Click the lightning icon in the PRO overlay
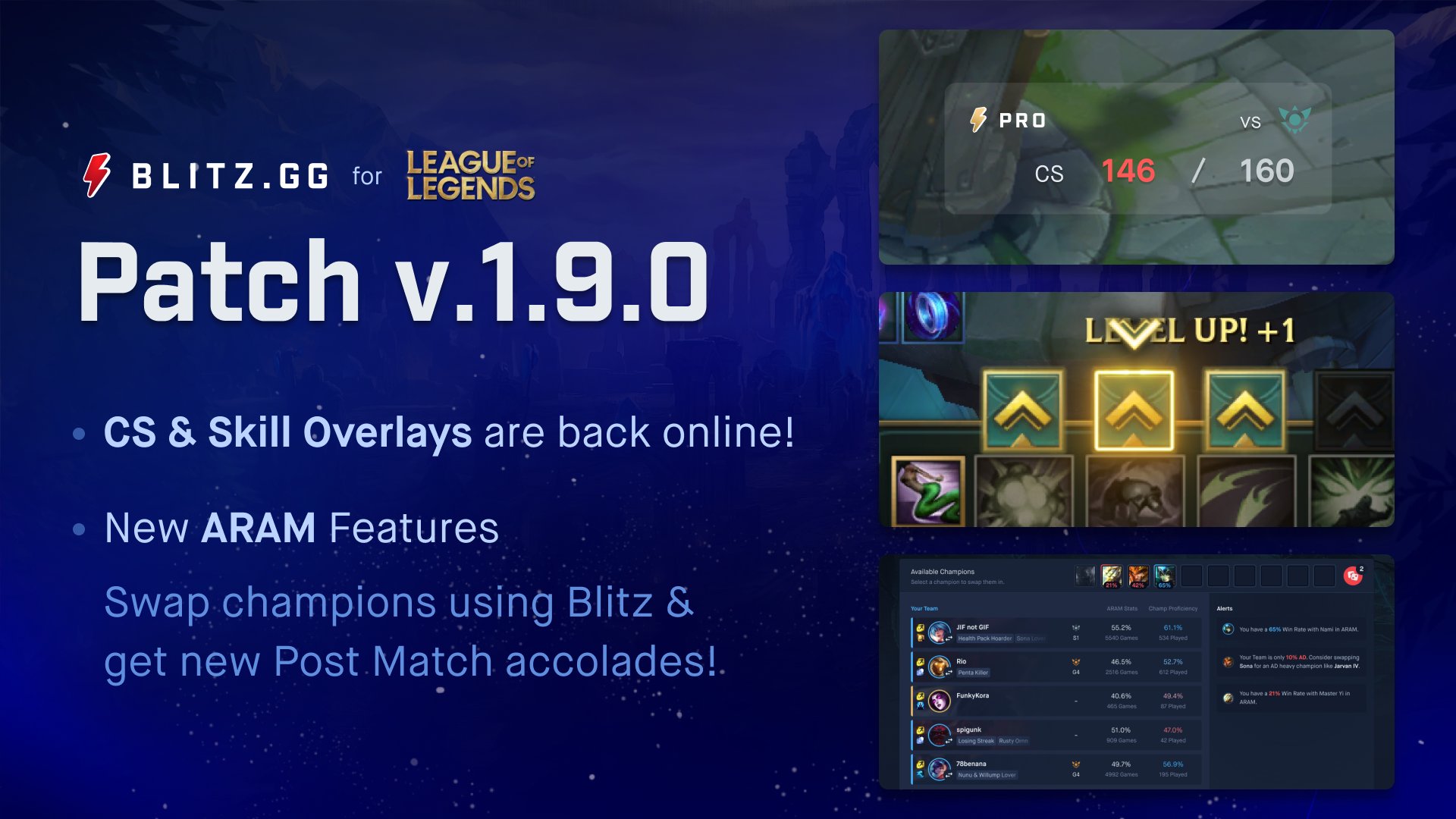1456x819 pixels. tap(978, 120)
